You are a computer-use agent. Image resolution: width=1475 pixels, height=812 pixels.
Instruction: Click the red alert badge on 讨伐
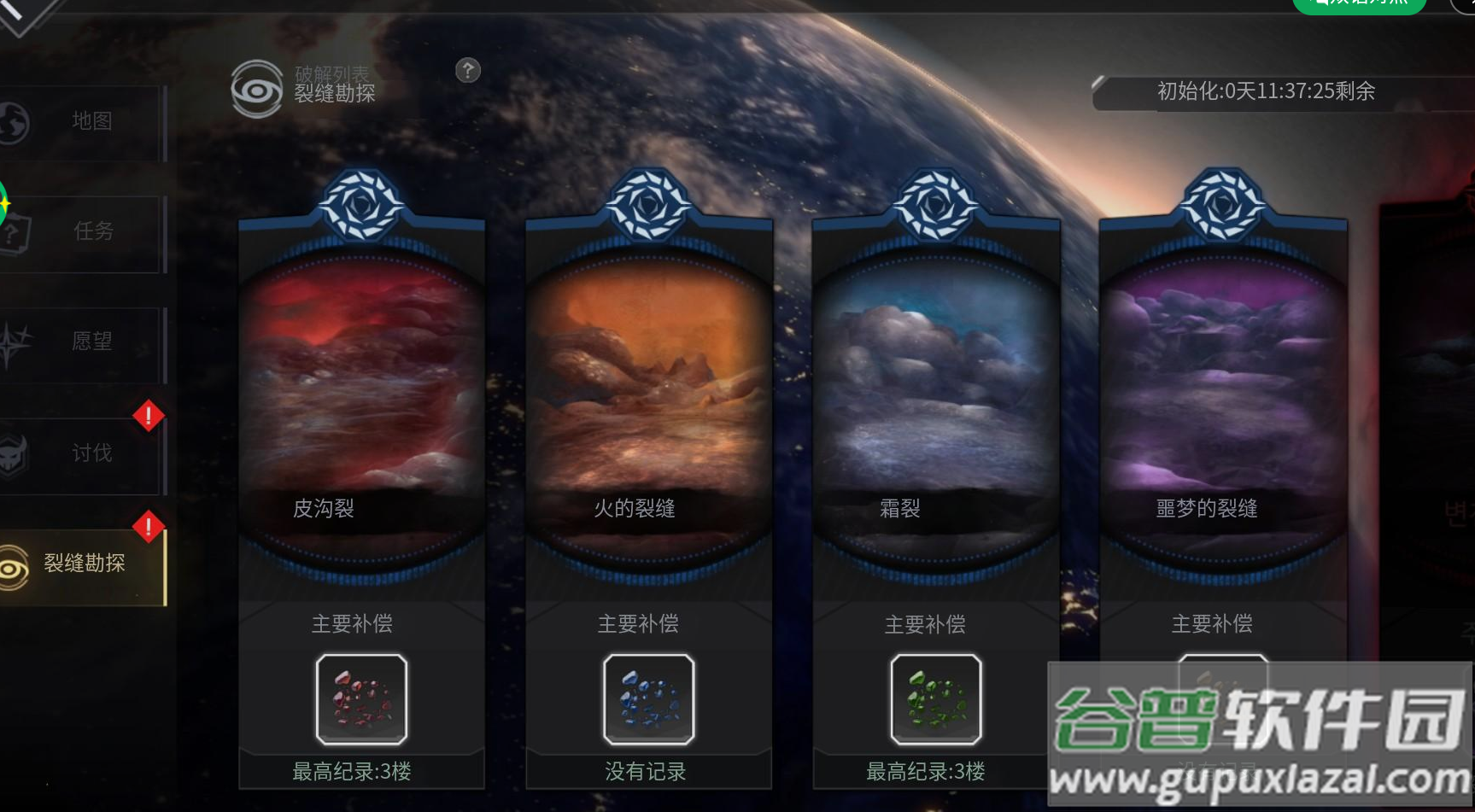tap(147, 416)
